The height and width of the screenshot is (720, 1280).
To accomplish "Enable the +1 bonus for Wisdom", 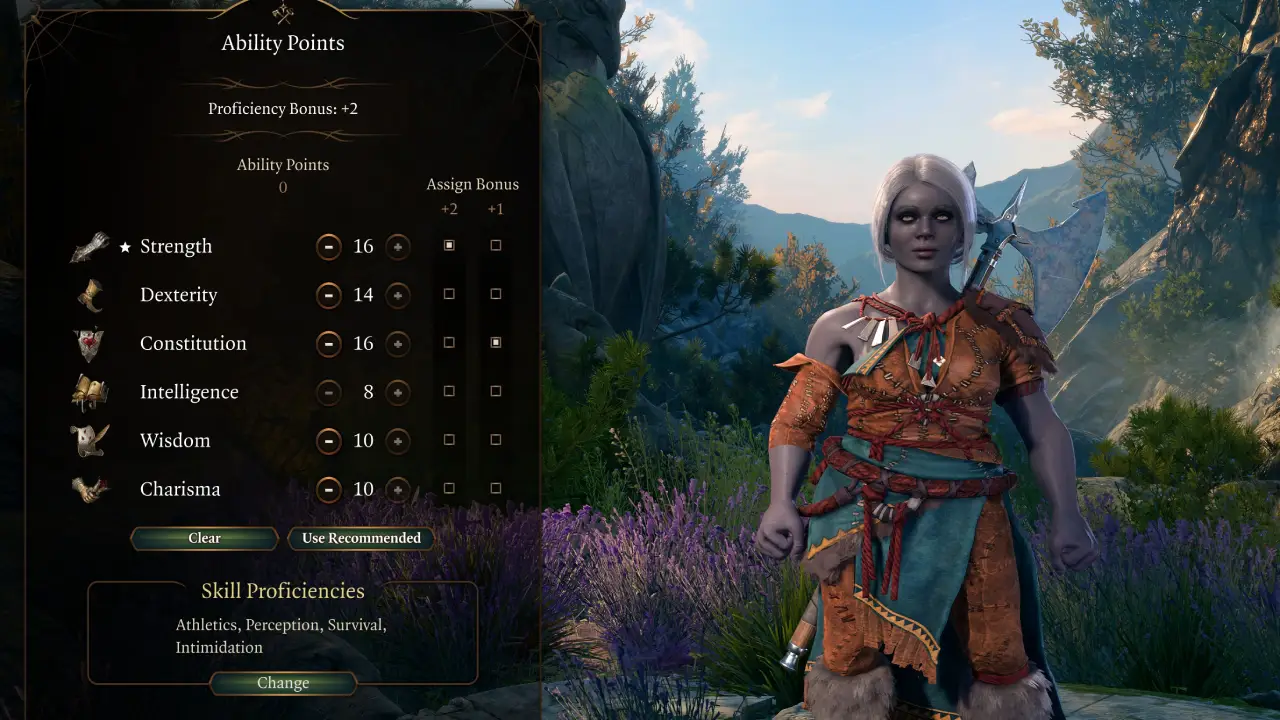I will click(495, 440).
